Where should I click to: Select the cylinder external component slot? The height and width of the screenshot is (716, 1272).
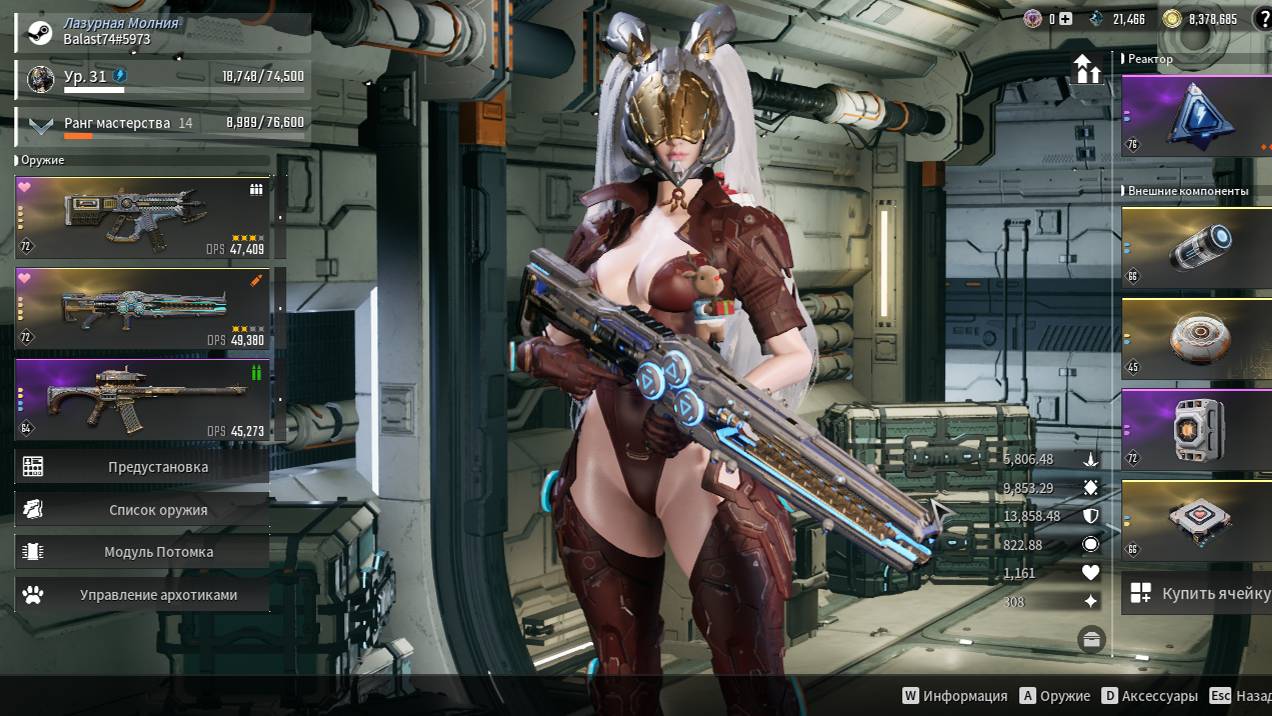tap(1196, 248)
